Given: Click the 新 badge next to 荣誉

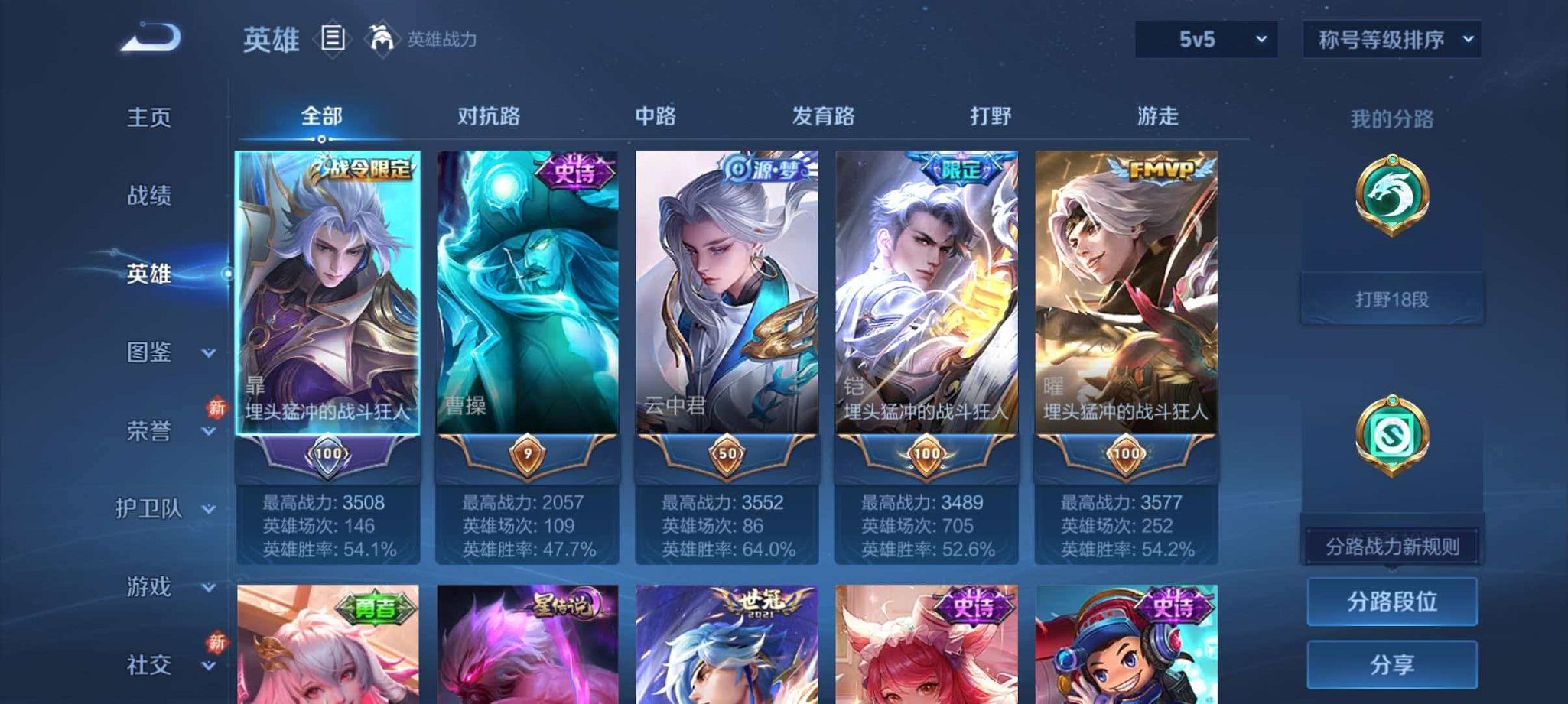Looking at the screenshot, I should click(216, 409).
